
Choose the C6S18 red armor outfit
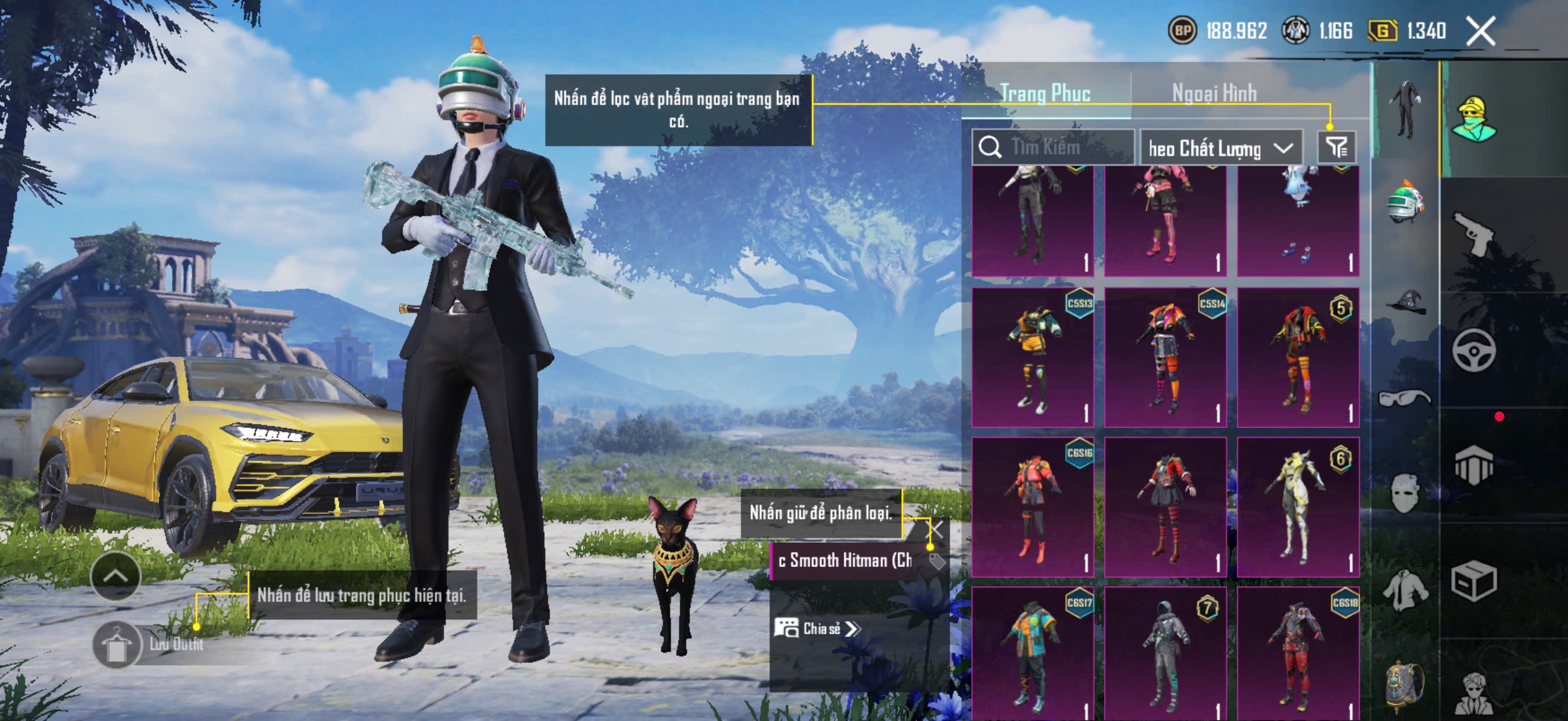(x=1298, y=654)
